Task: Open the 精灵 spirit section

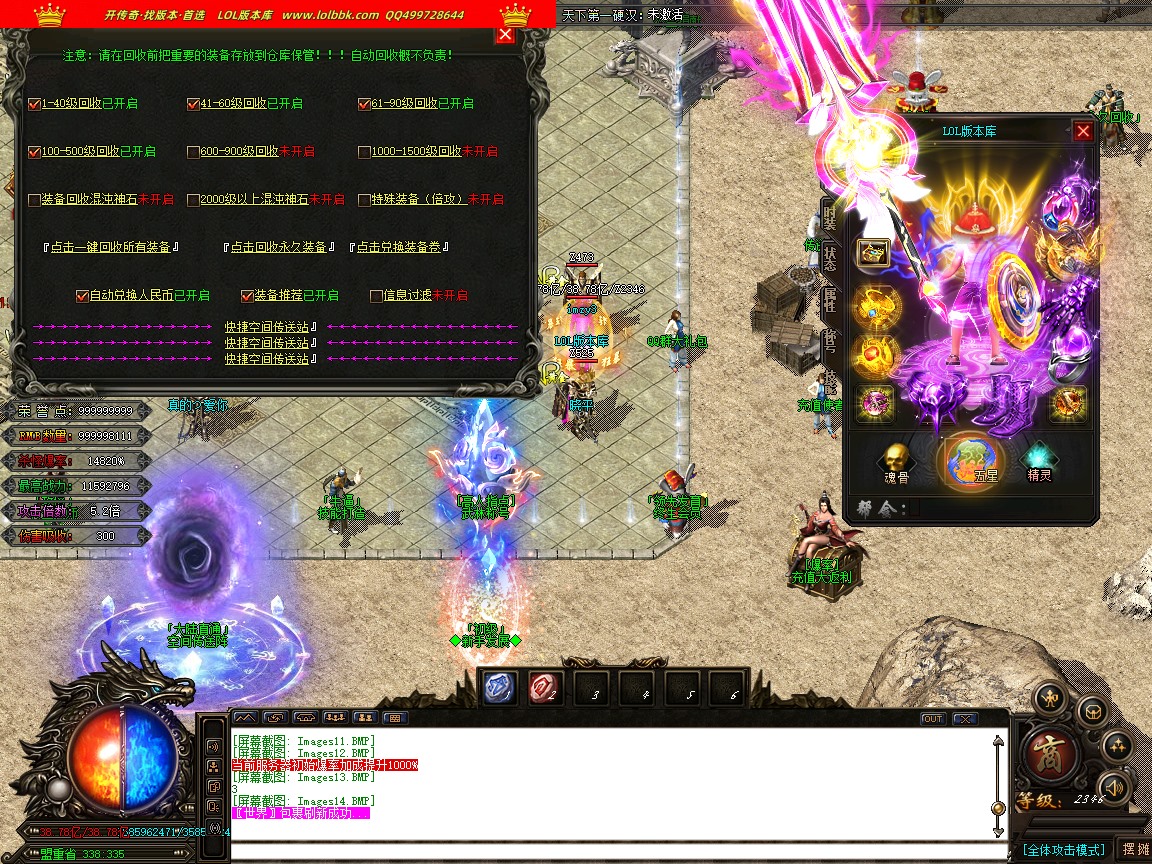Action: coord(1039,460)
